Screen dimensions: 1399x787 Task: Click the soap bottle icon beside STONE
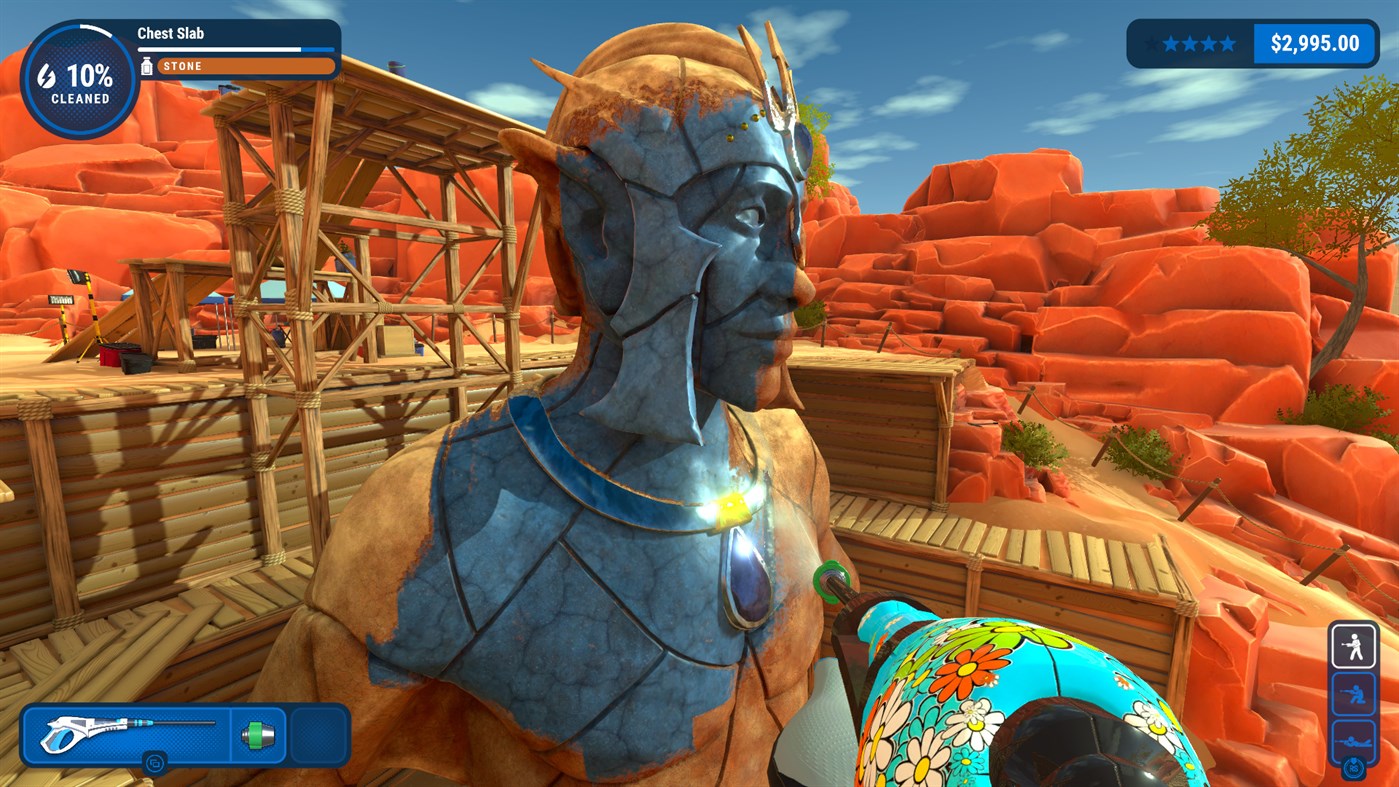pos(147,66)
